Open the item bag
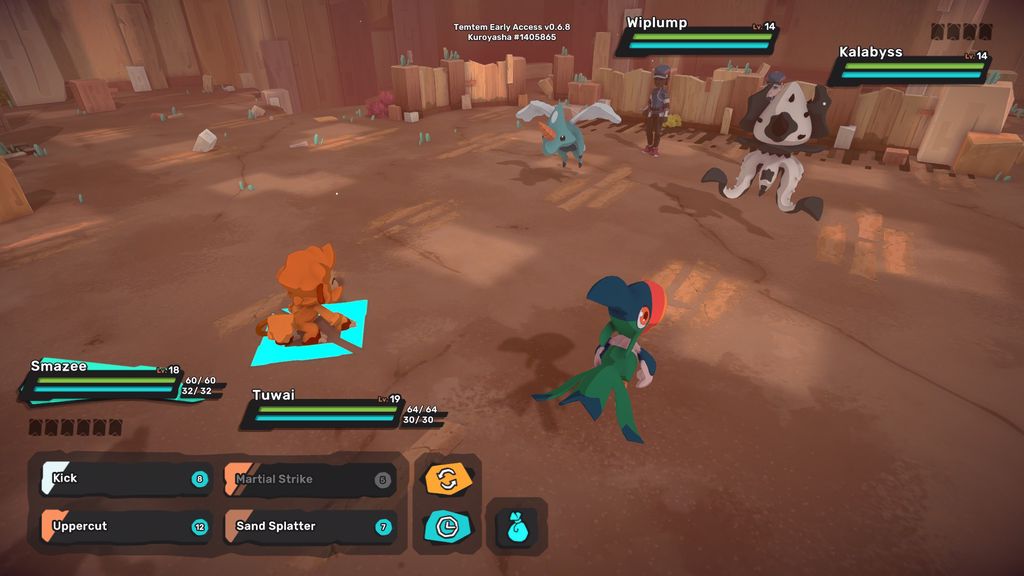1024x576 pixels. click(x=517, y=526)
